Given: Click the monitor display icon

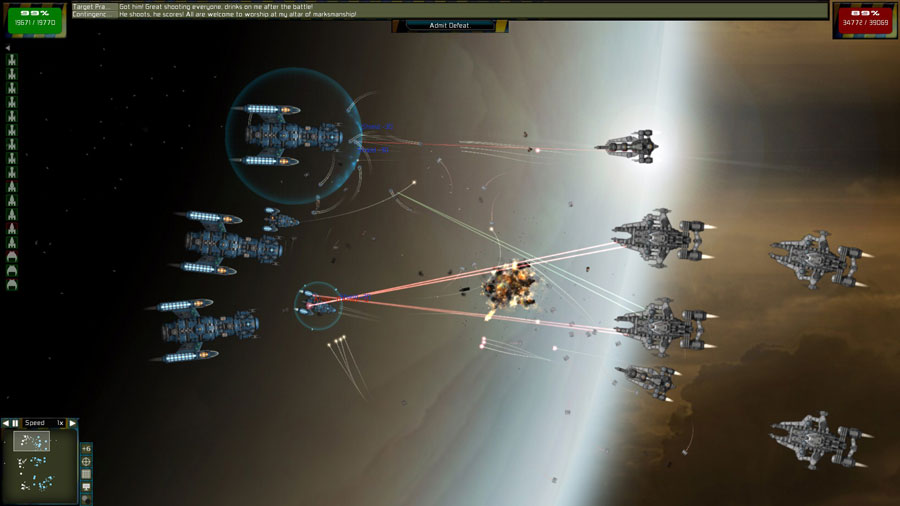Looking at the screenshot, I should point(86,488).
